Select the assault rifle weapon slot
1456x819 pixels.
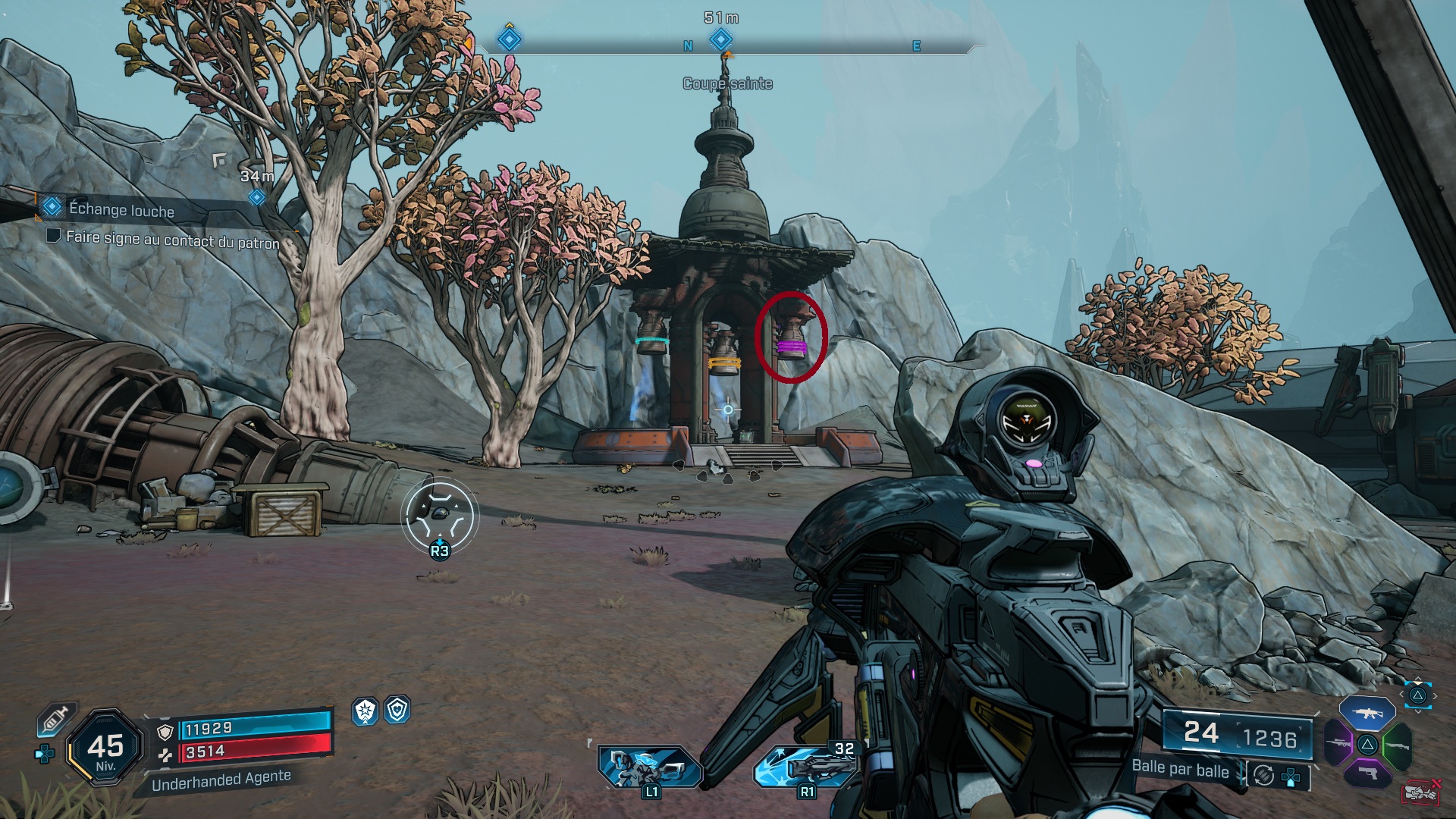tap(1367, 714)
